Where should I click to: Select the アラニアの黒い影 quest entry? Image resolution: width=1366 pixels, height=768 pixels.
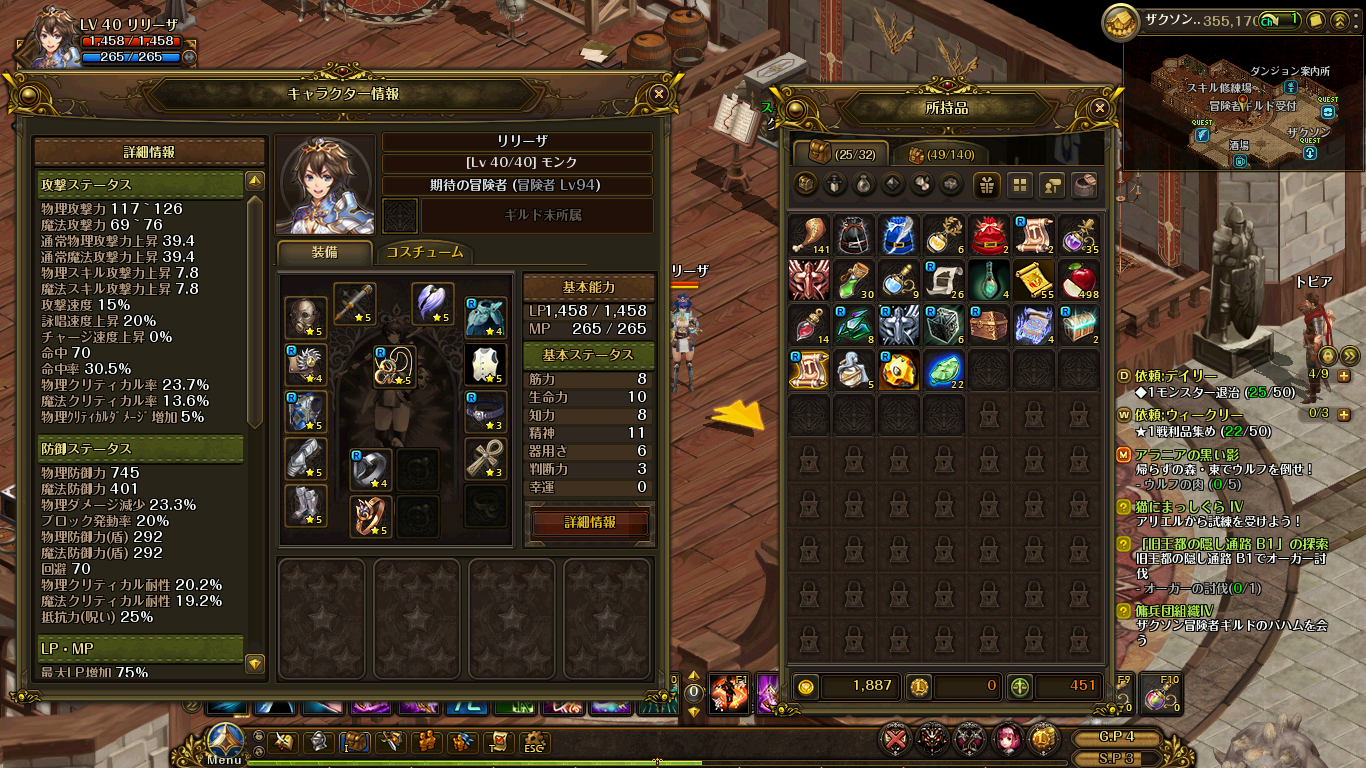[x=1188, y=454]
